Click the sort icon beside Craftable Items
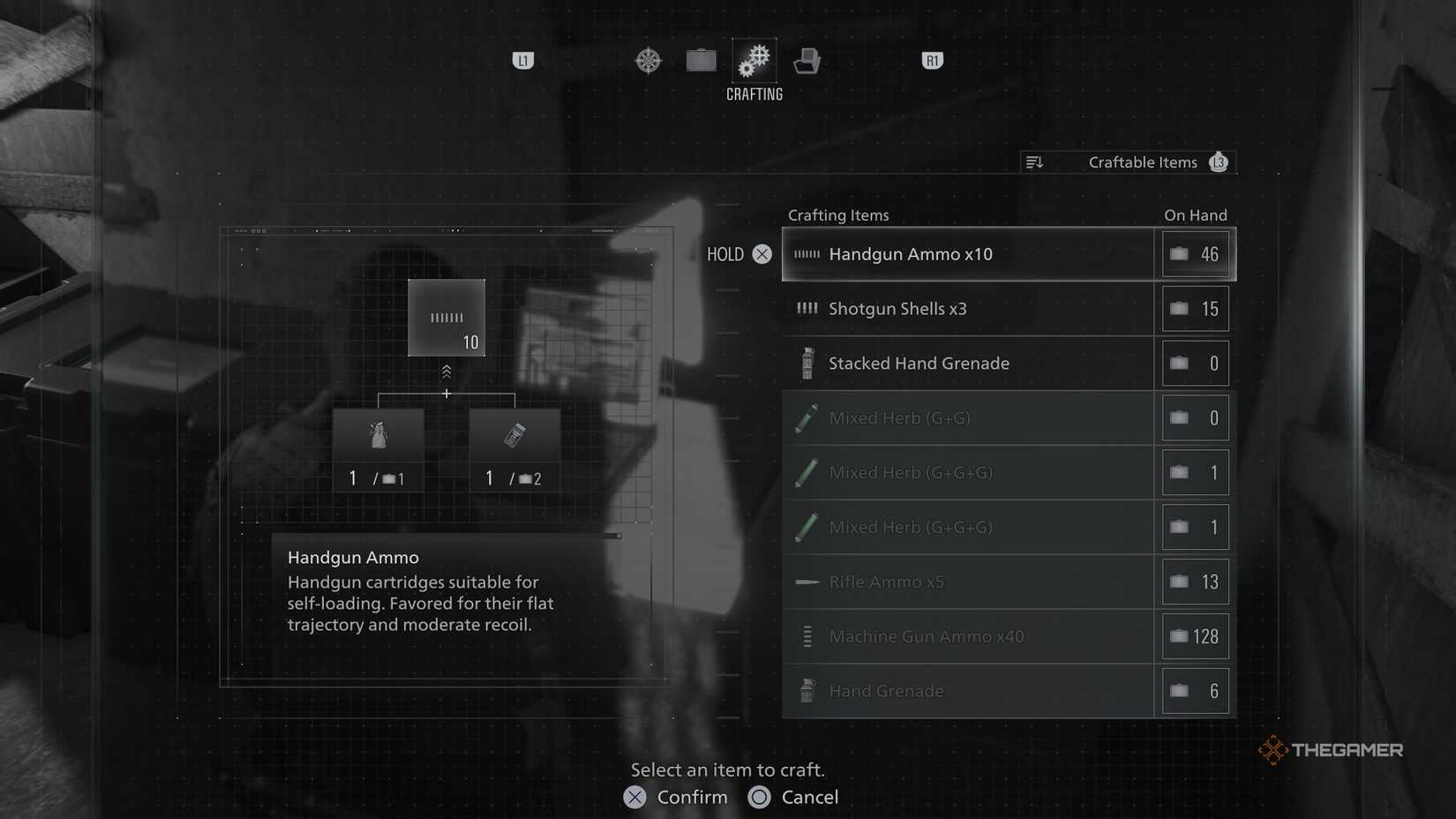 (x=1034, y=162)
